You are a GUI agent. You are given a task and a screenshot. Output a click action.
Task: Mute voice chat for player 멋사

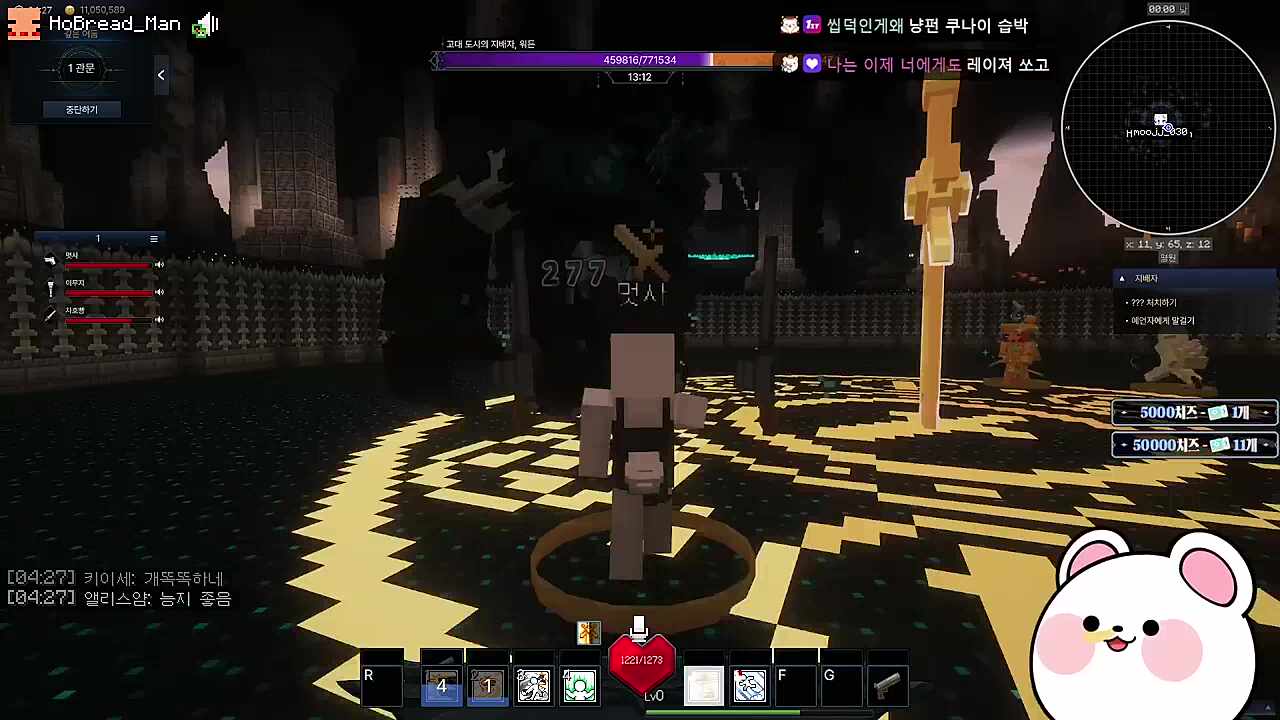[x=159, y=264]
